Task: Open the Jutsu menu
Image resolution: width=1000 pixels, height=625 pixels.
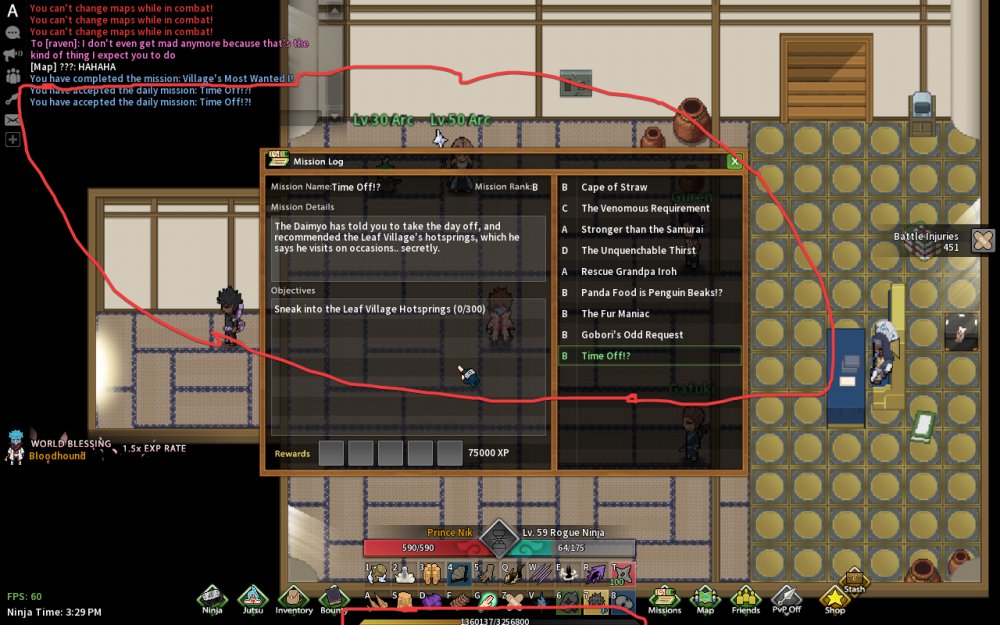Action: pos(252,598)
